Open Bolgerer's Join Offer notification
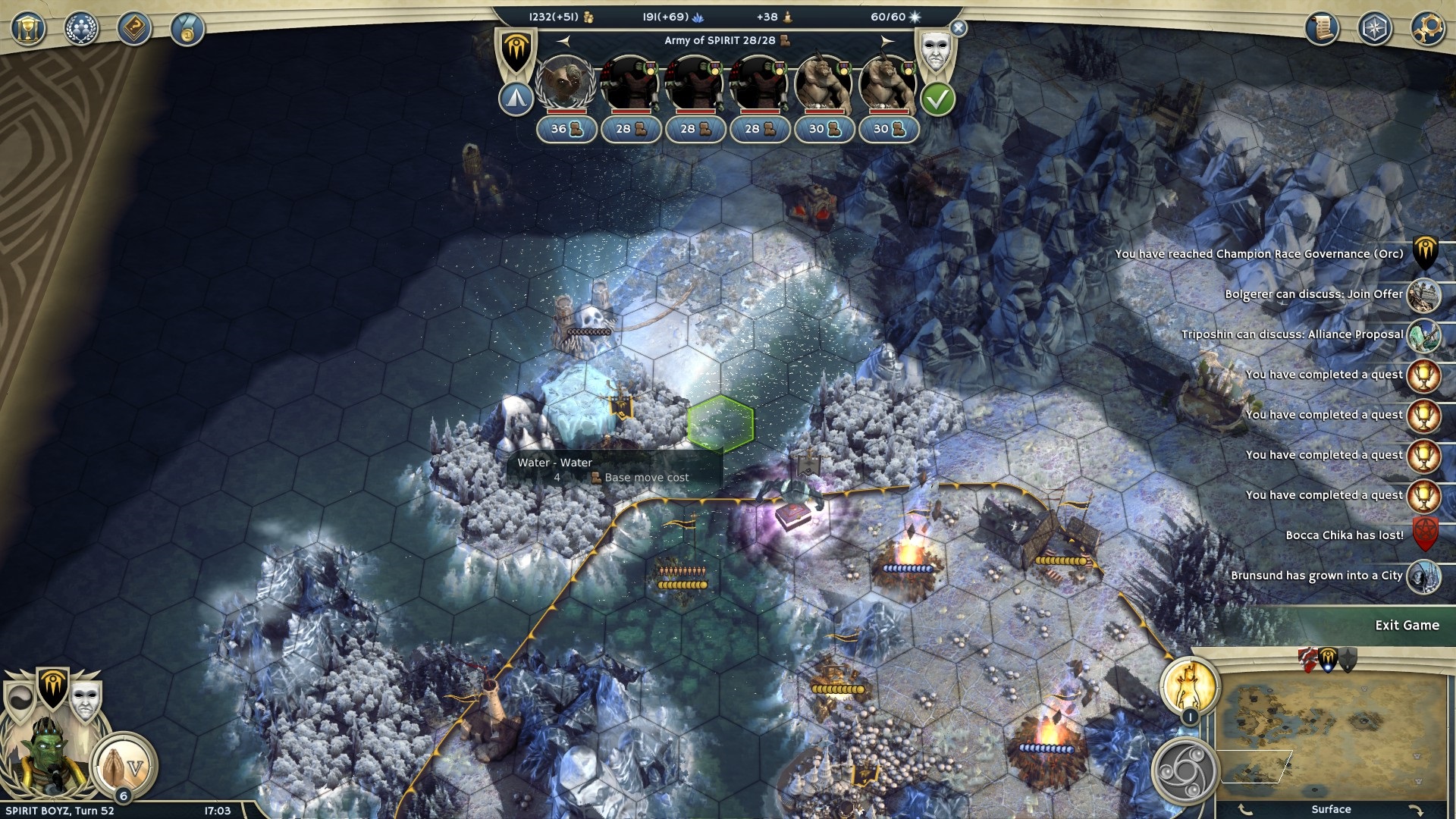The height and width of the screenshot is (819, 1456). point(1423,295)
